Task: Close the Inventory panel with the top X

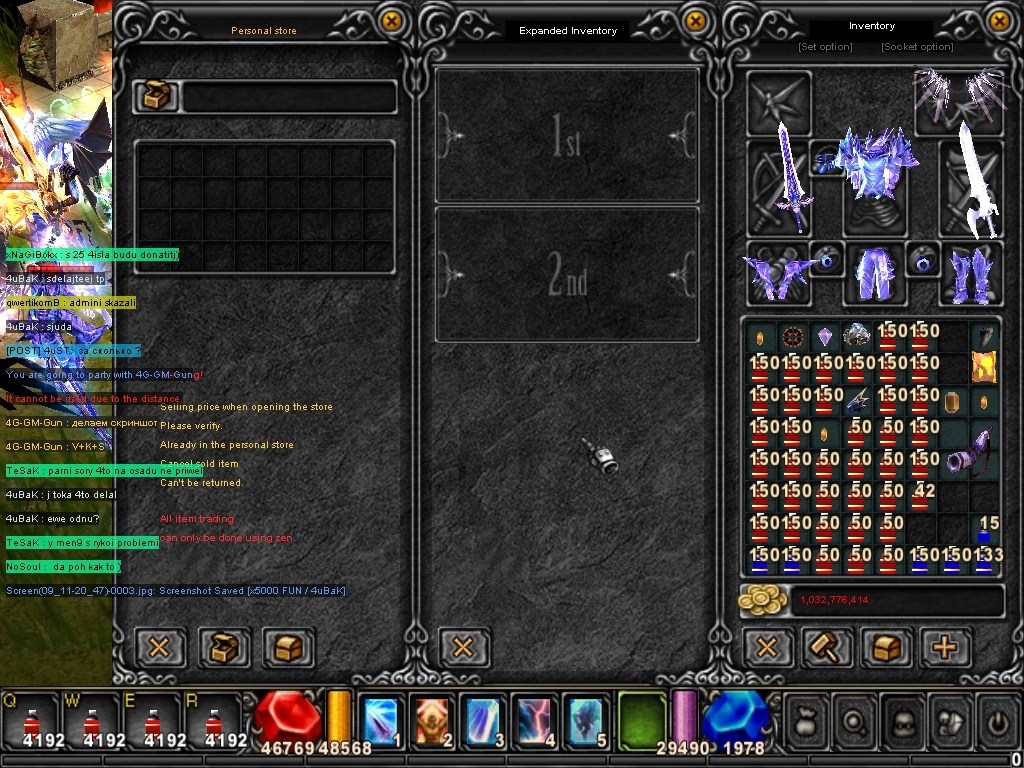Action: pos(999,21)
